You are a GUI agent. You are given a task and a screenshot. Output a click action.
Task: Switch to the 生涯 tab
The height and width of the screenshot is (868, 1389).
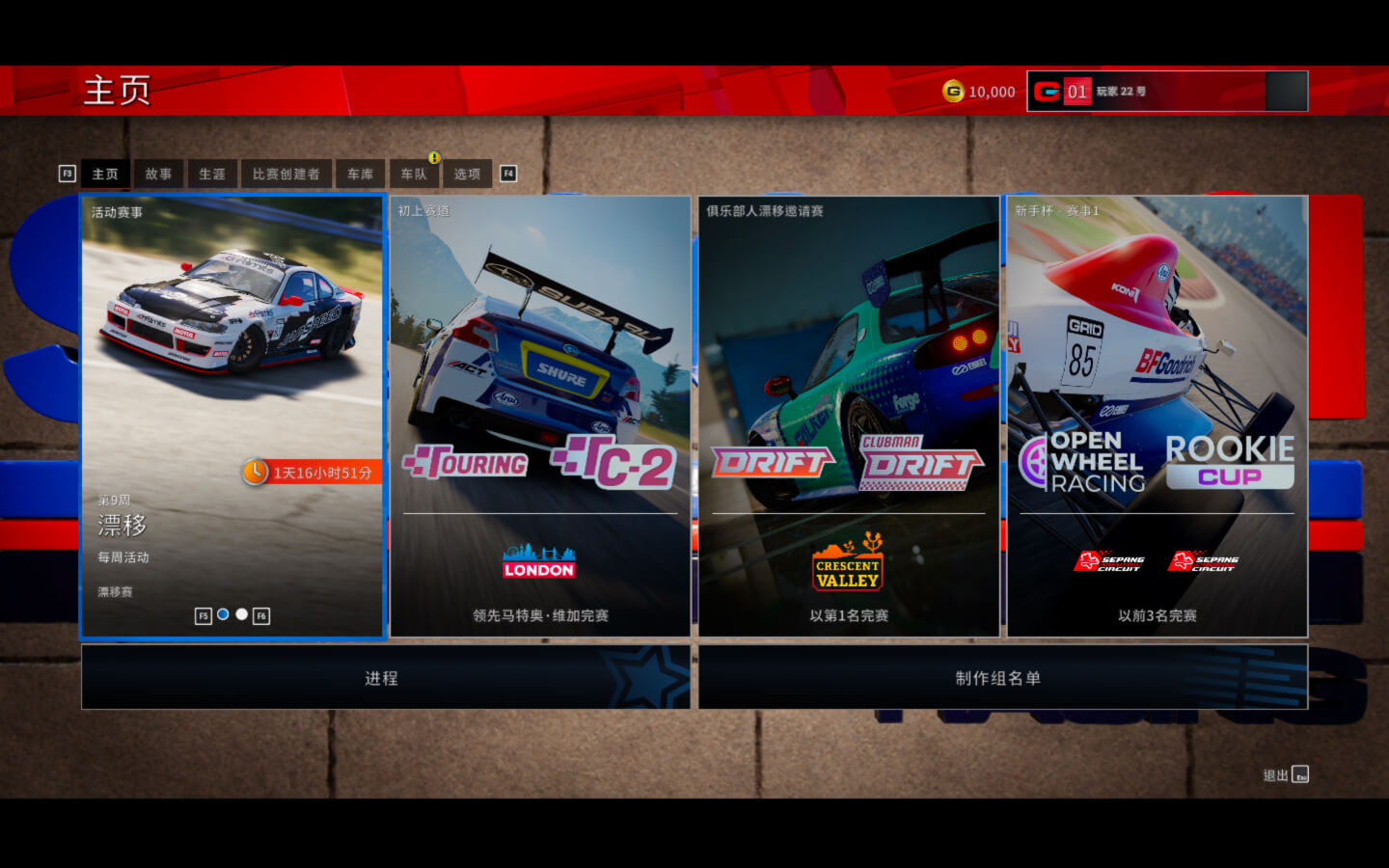tap(212, 174)
